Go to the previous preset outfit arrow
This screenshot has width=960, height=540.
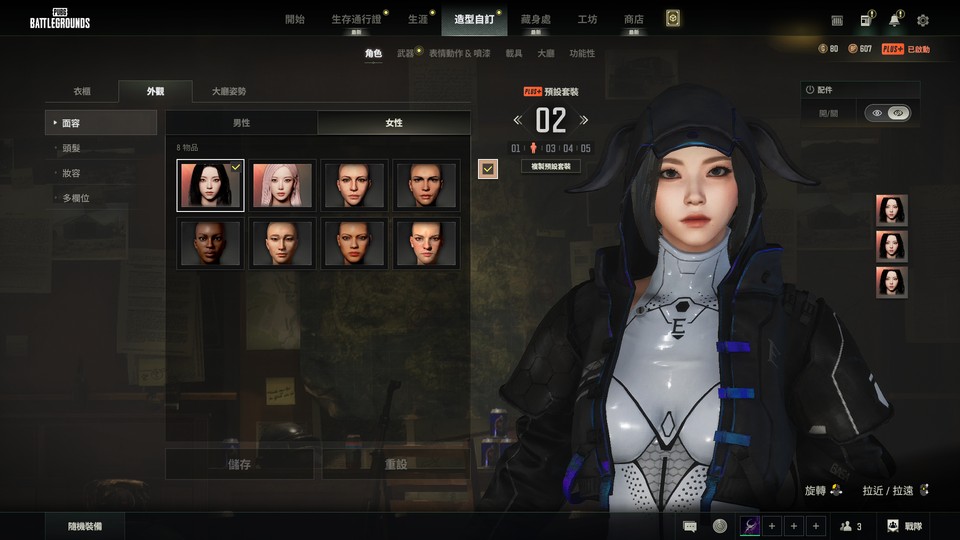click(518, 121)
